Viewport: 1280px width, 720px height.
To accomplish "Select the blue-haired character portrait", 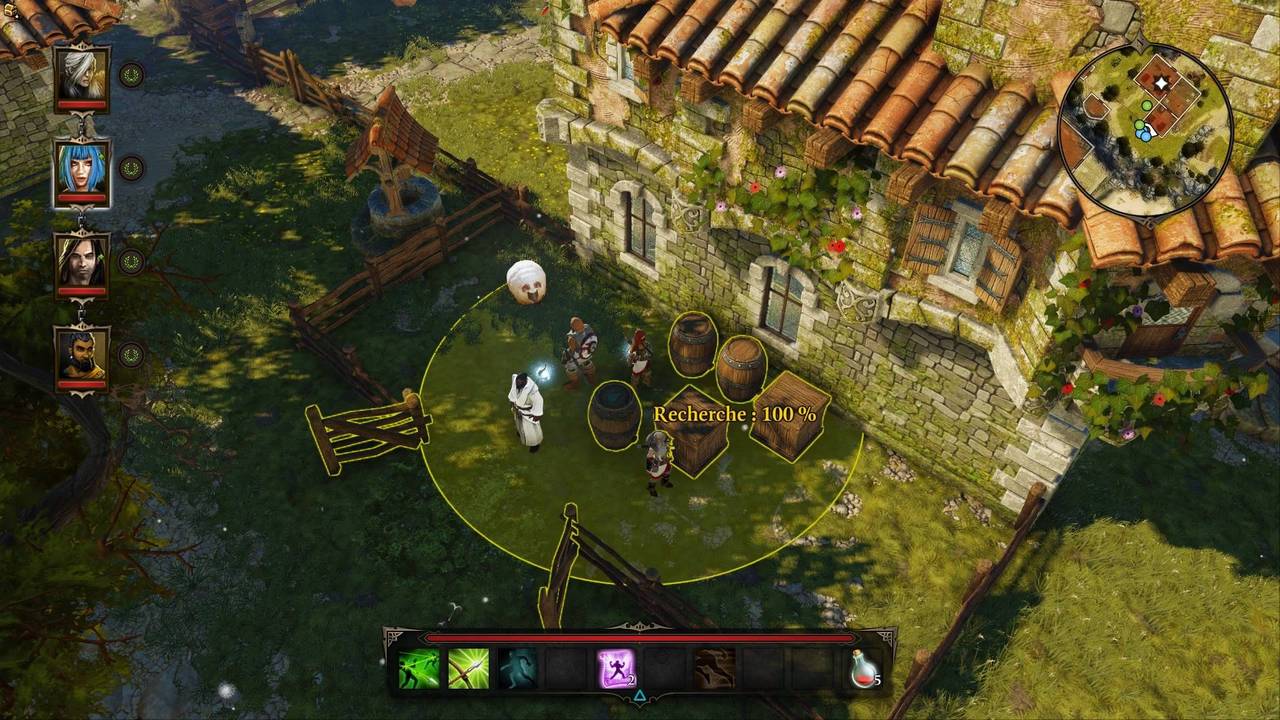I will 82,167.
